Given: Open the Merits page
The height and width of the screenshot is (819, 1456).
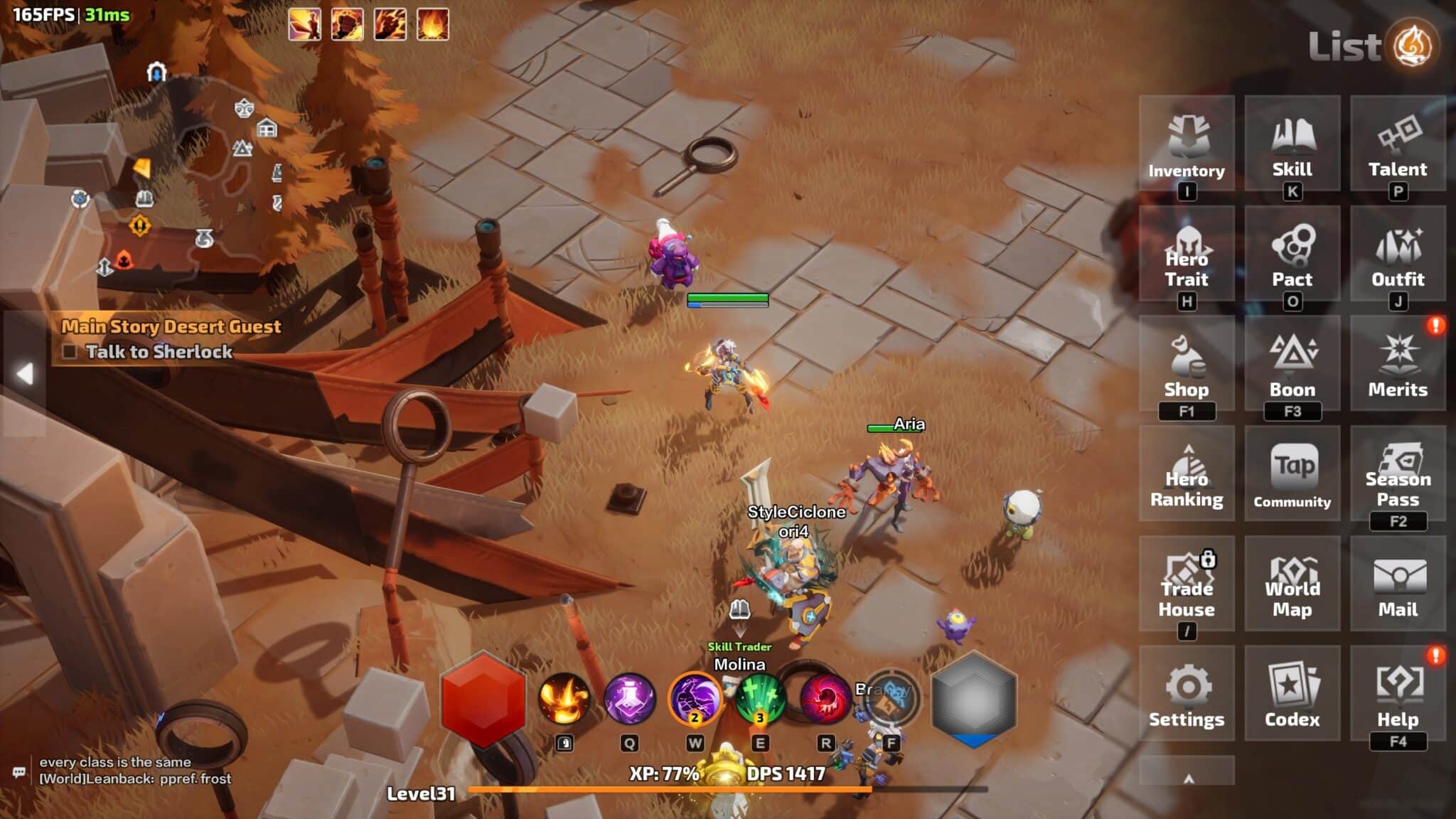Looking at the screenshot, I should (1398, 365).
